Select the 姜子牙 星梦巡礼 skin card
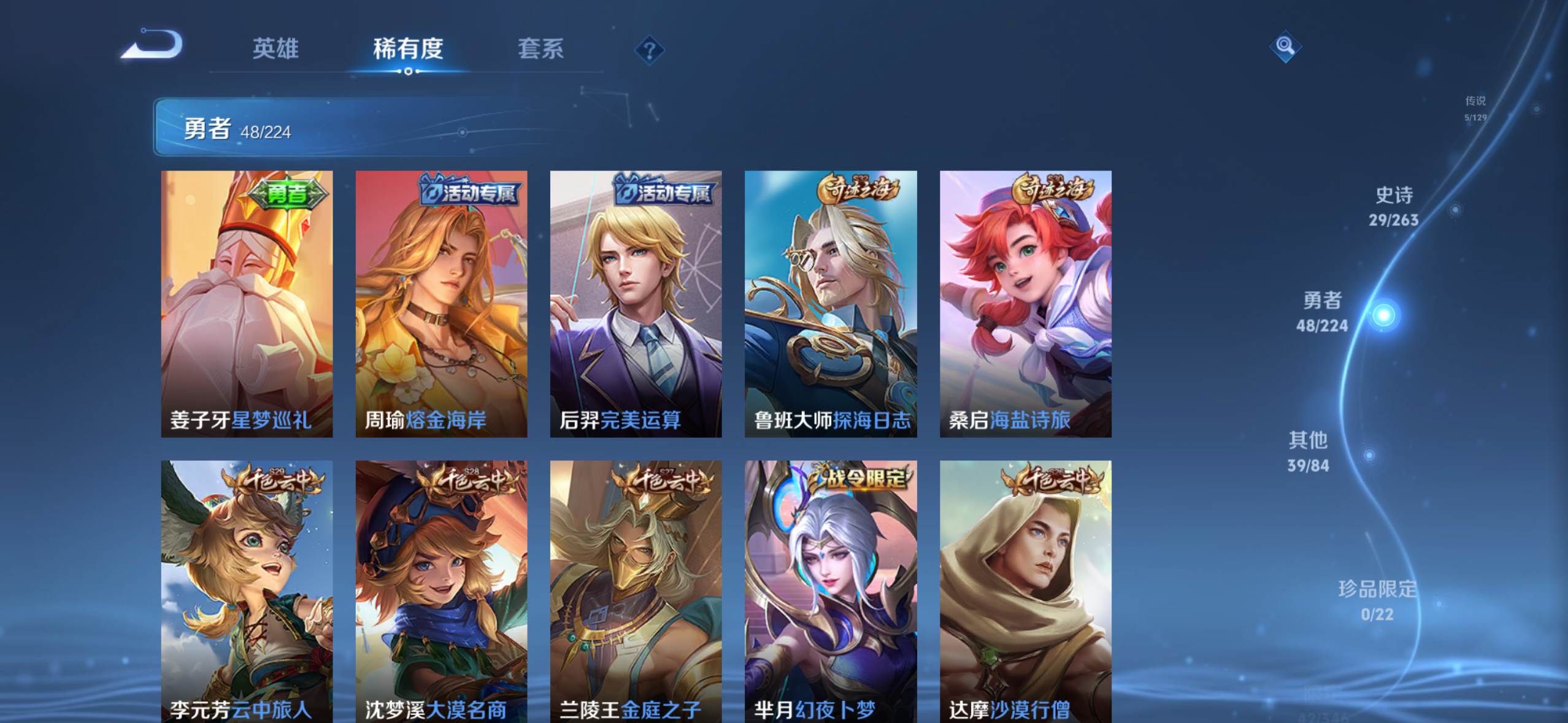 (x=247, y=304)
